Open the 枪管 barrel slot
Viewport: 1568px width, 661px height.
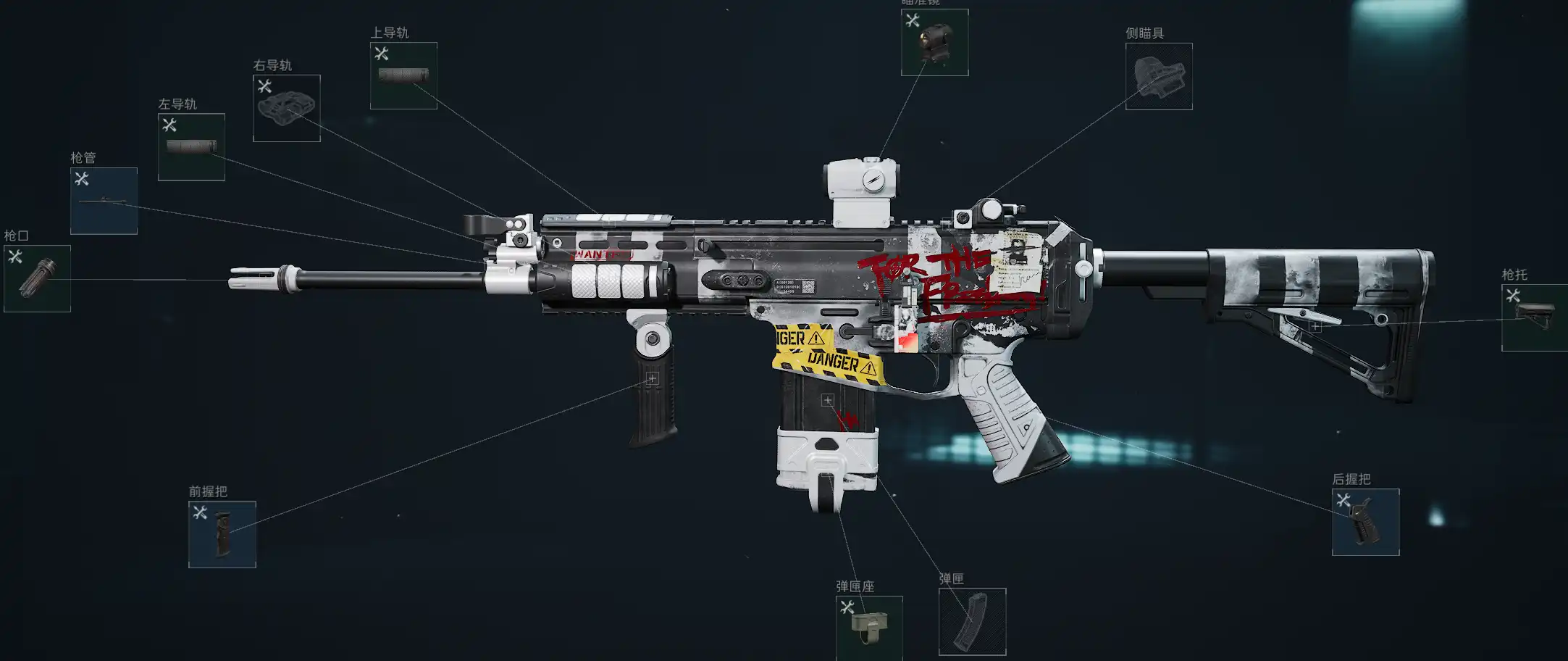tap(104, 201)
